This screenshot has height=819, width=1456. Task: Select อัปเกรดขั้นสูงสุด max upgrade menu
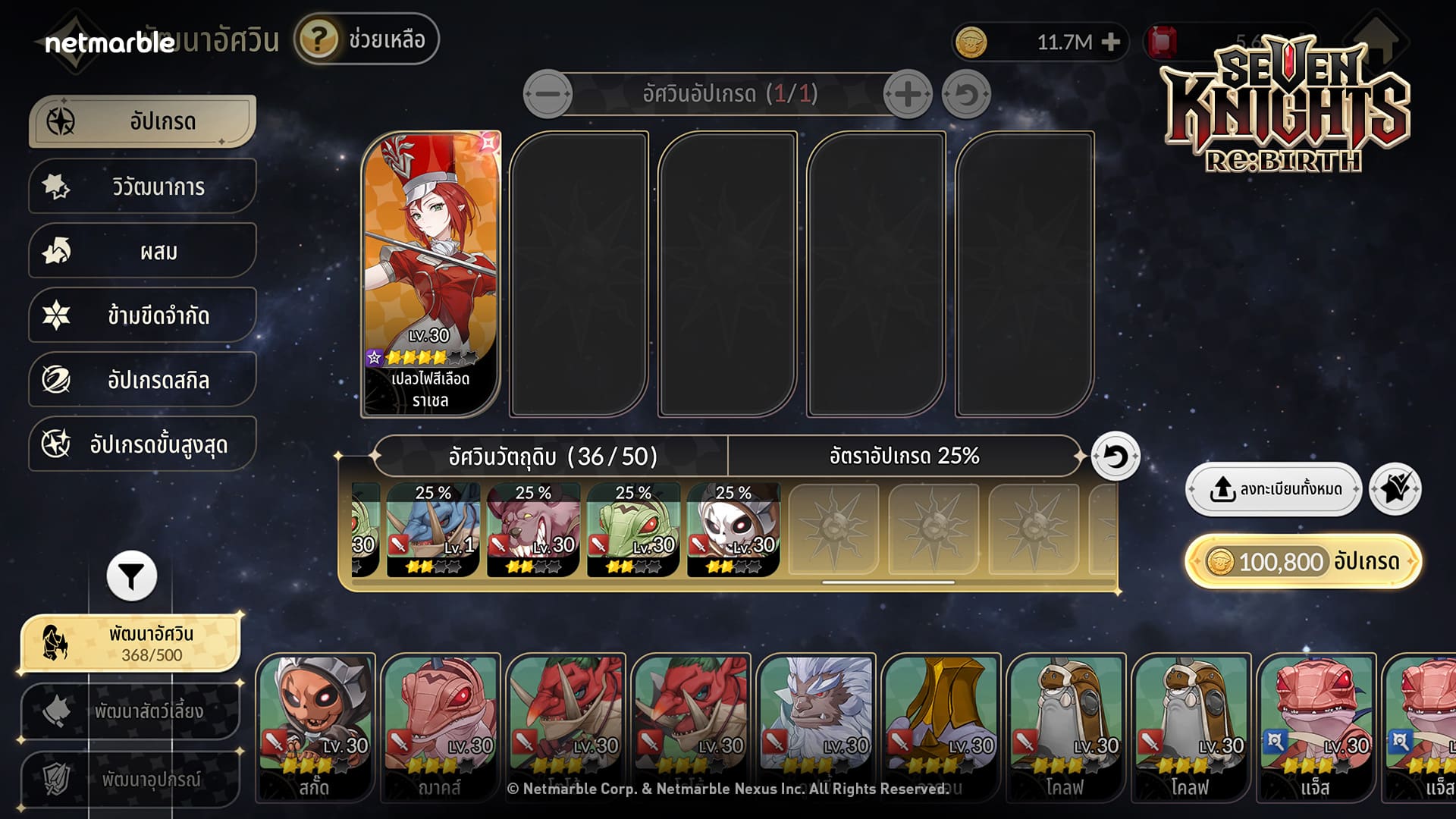[143, 444]
